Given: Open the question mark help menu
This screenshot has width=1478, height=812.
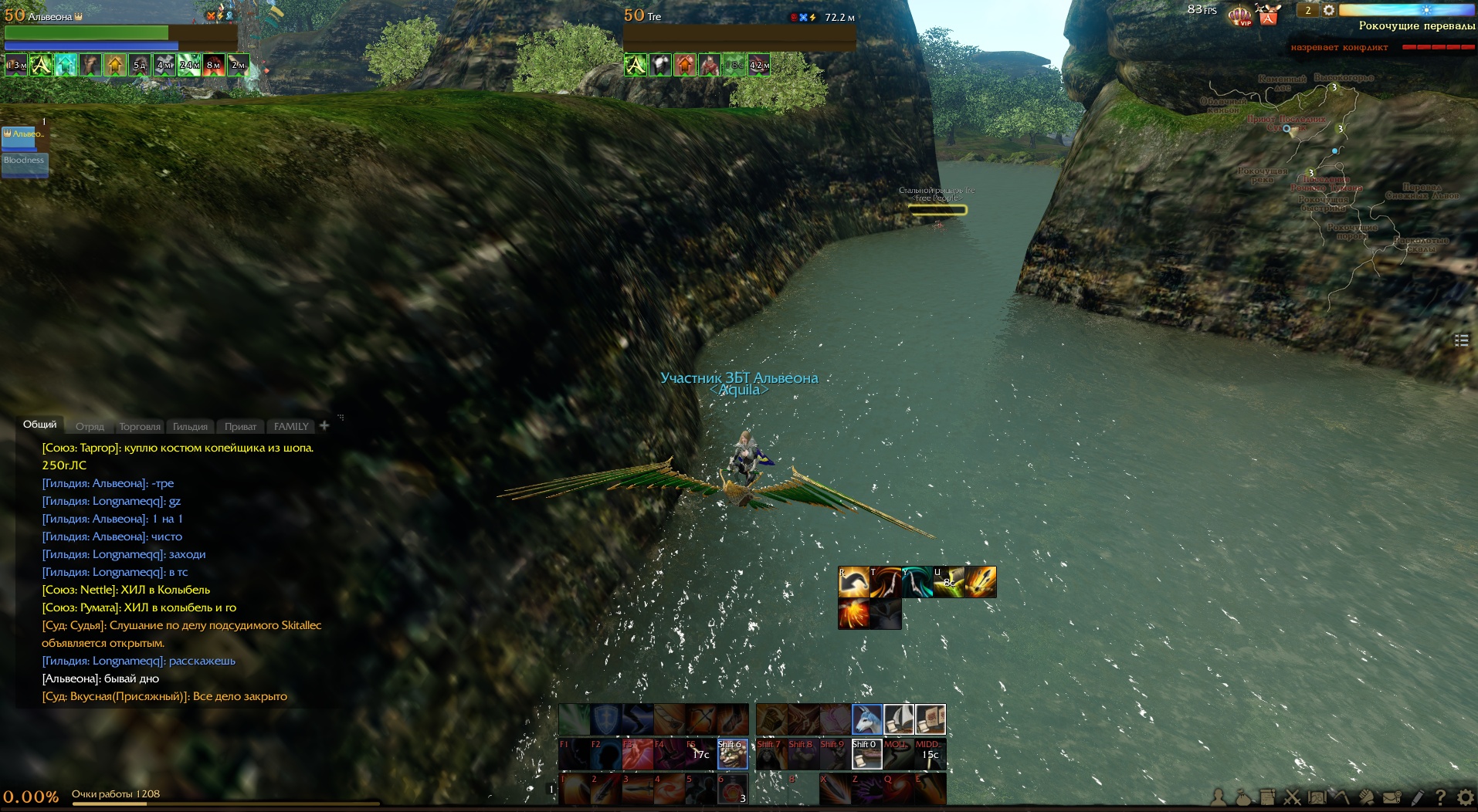Looking at the screenshot, I should pyautogui.click(x=1440, y=797).
